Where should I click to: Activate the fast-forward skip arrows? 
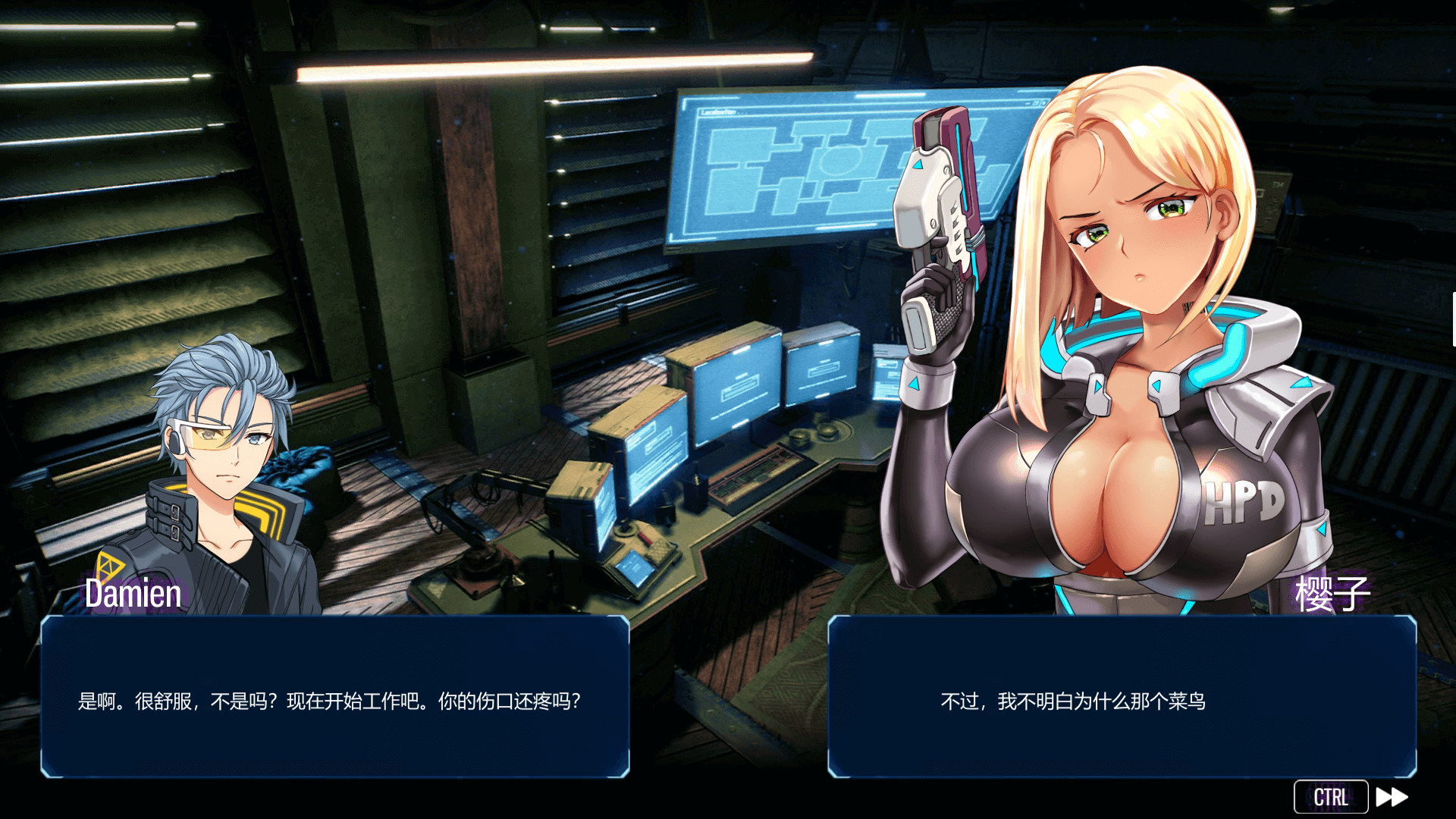[1392, 797]
